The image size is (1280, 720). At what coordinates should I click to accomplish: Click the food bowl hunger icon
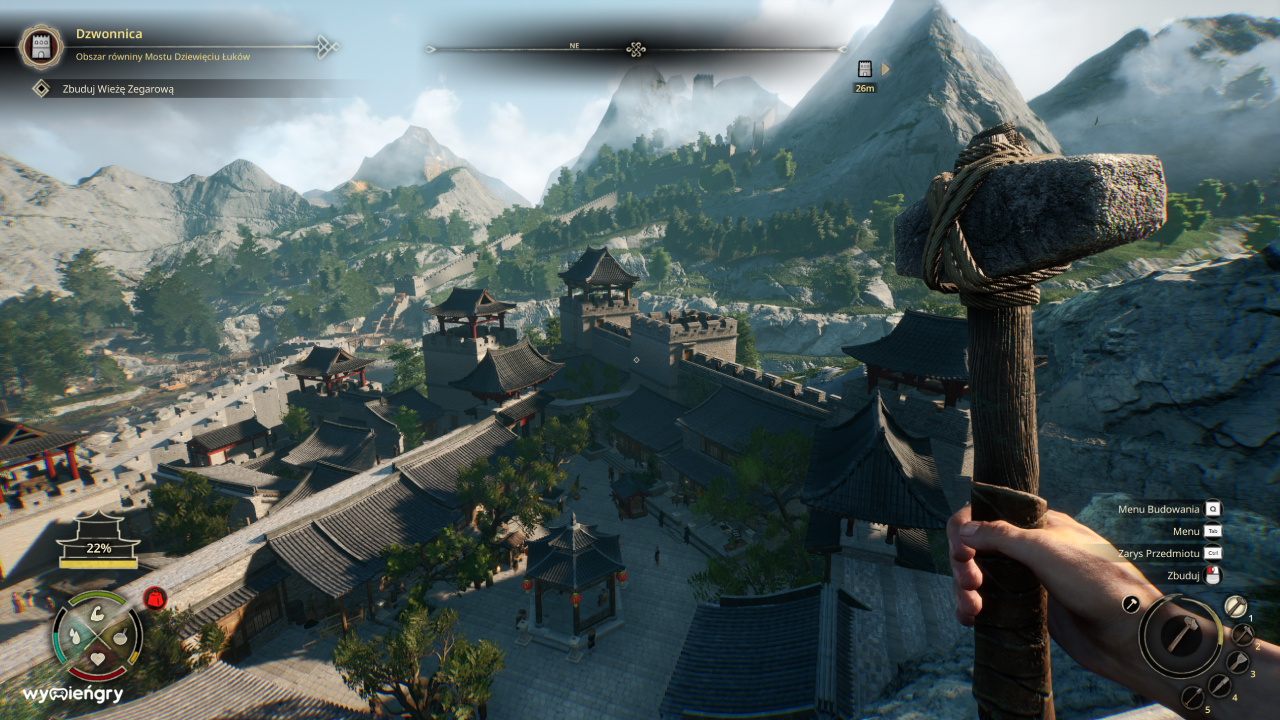pyautogui.click(x=121, y=638)
